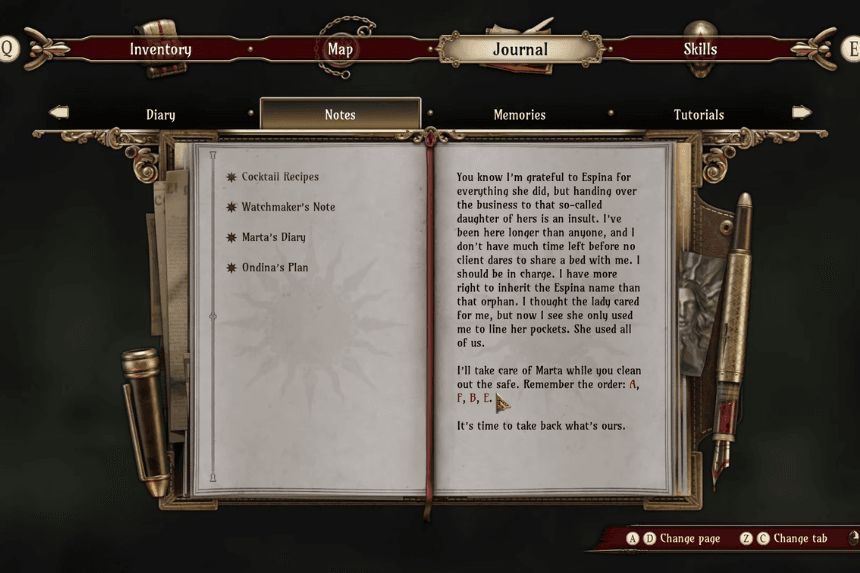The height and width of the screenshot is (573, 860).
Task: Open the Watchmaker's Note entry
Action: [x=288, y=207]
